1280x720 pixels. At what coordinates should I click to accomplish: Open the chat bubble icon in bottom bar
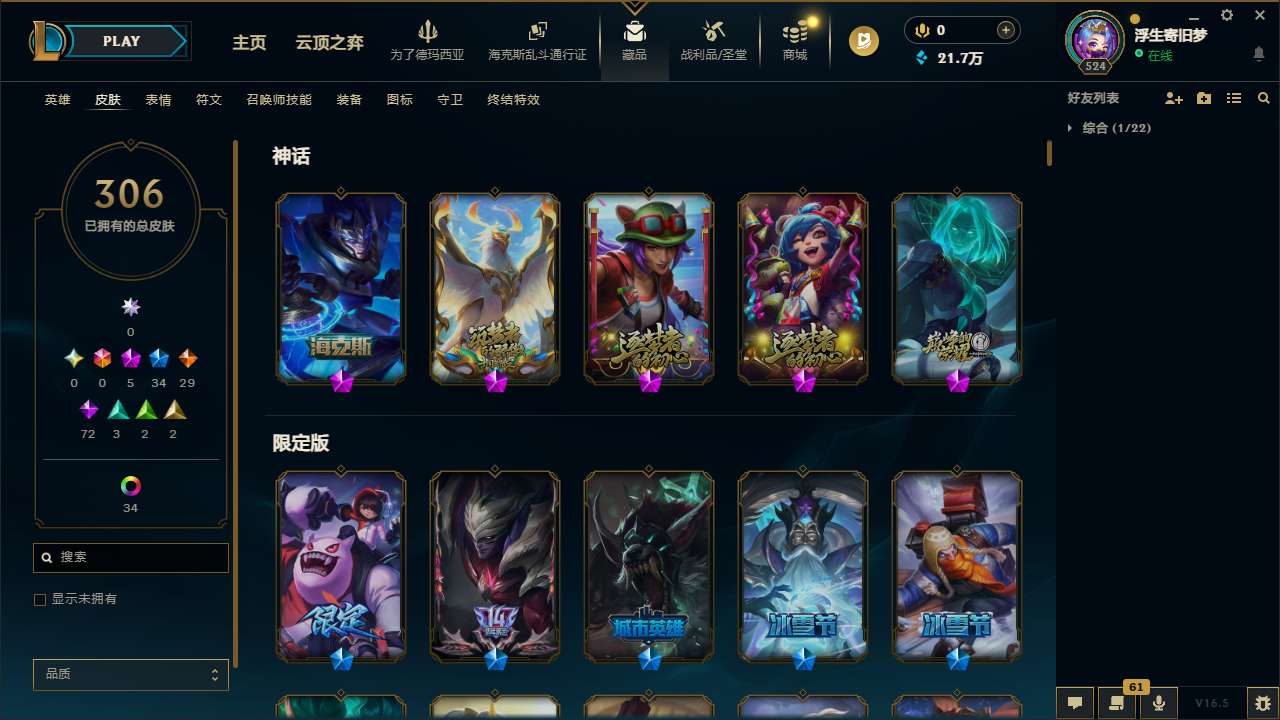(1074, 703)
